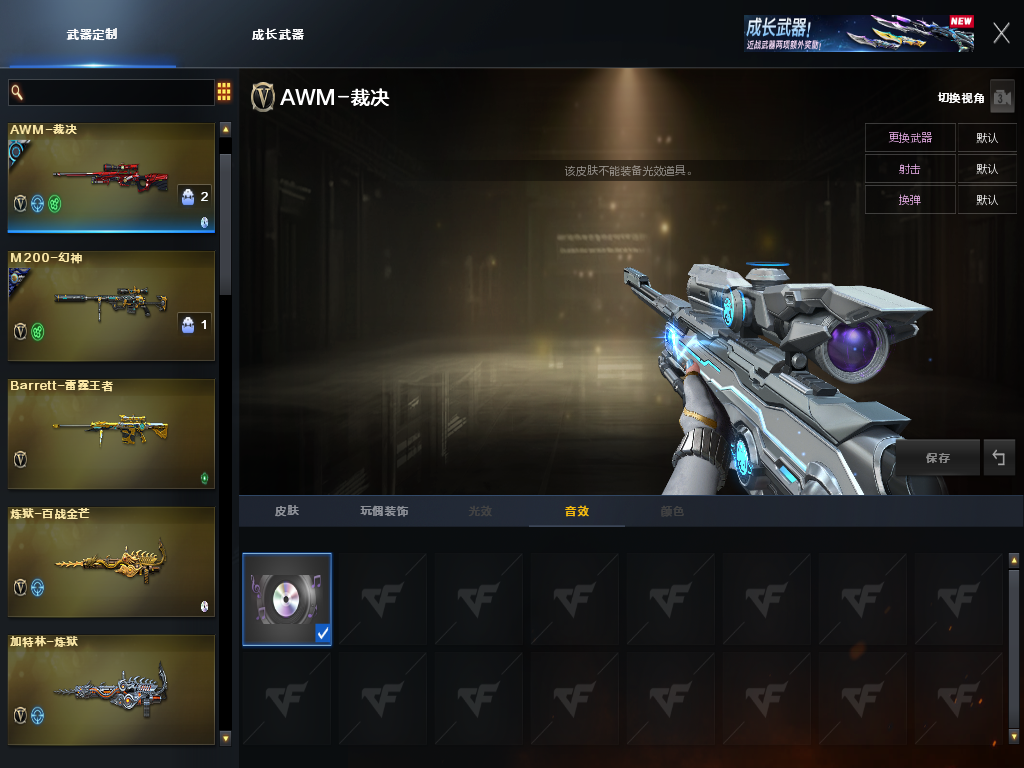Preview the 换弹 reload animation
This screenshot has width=1024, height=768.
910,200
